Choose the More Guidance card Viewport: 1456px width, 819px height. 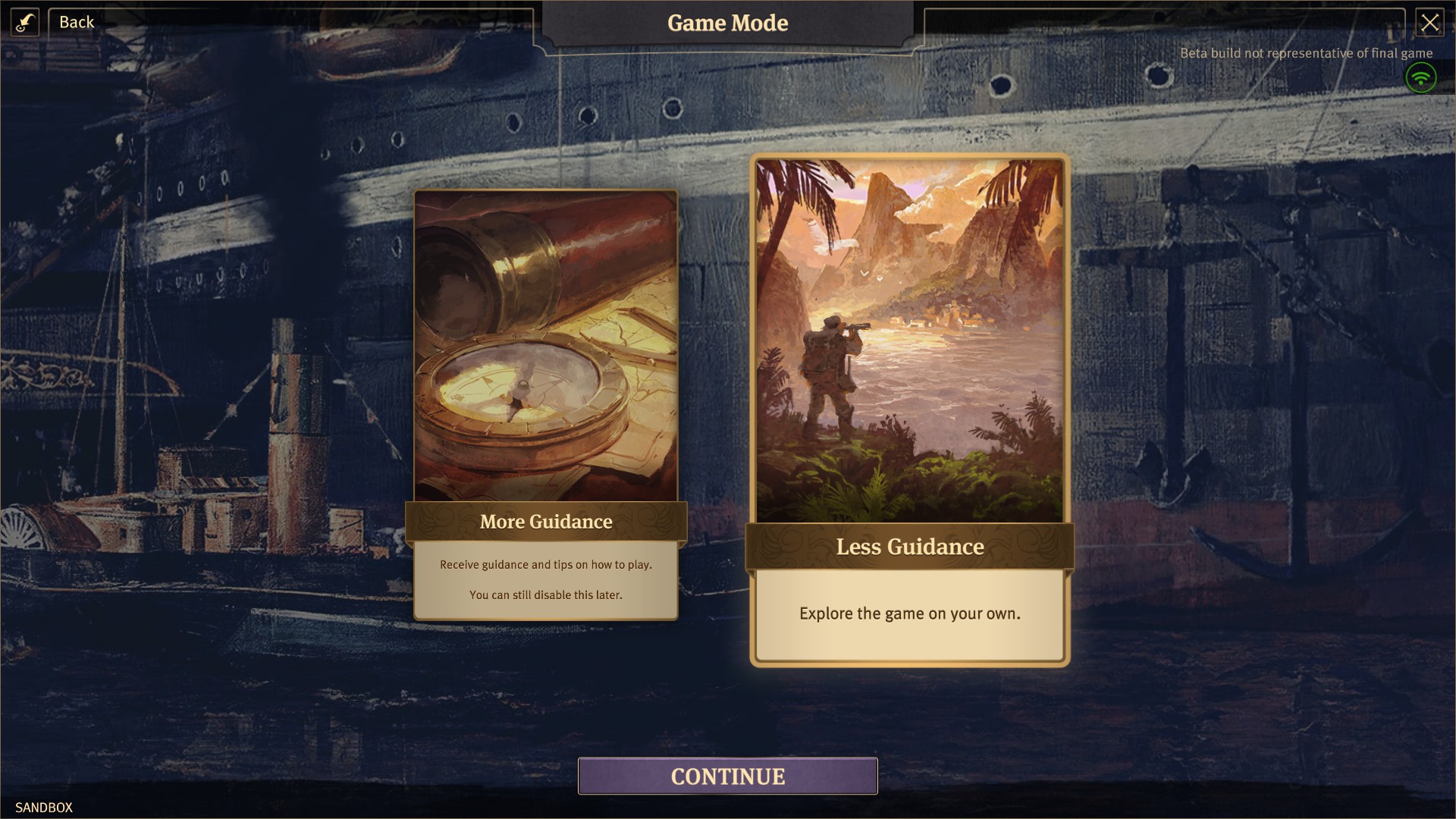(546, 403)
